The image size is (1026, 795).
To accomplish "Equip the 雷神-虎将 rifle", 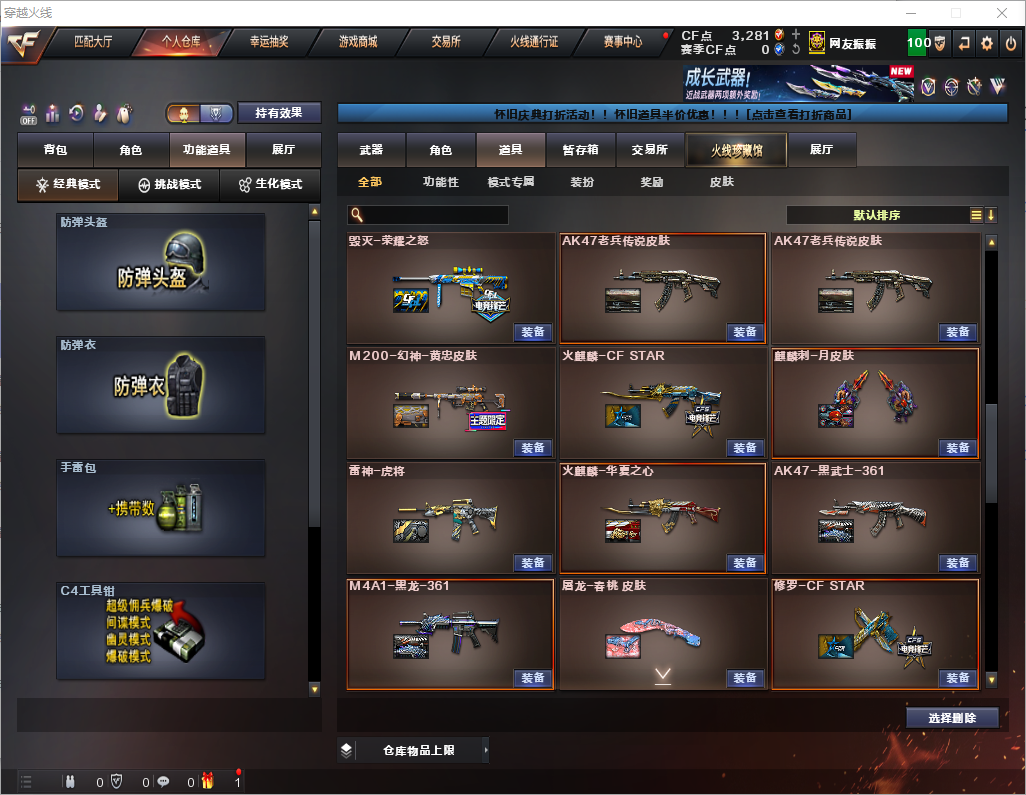I will [533, 563].
